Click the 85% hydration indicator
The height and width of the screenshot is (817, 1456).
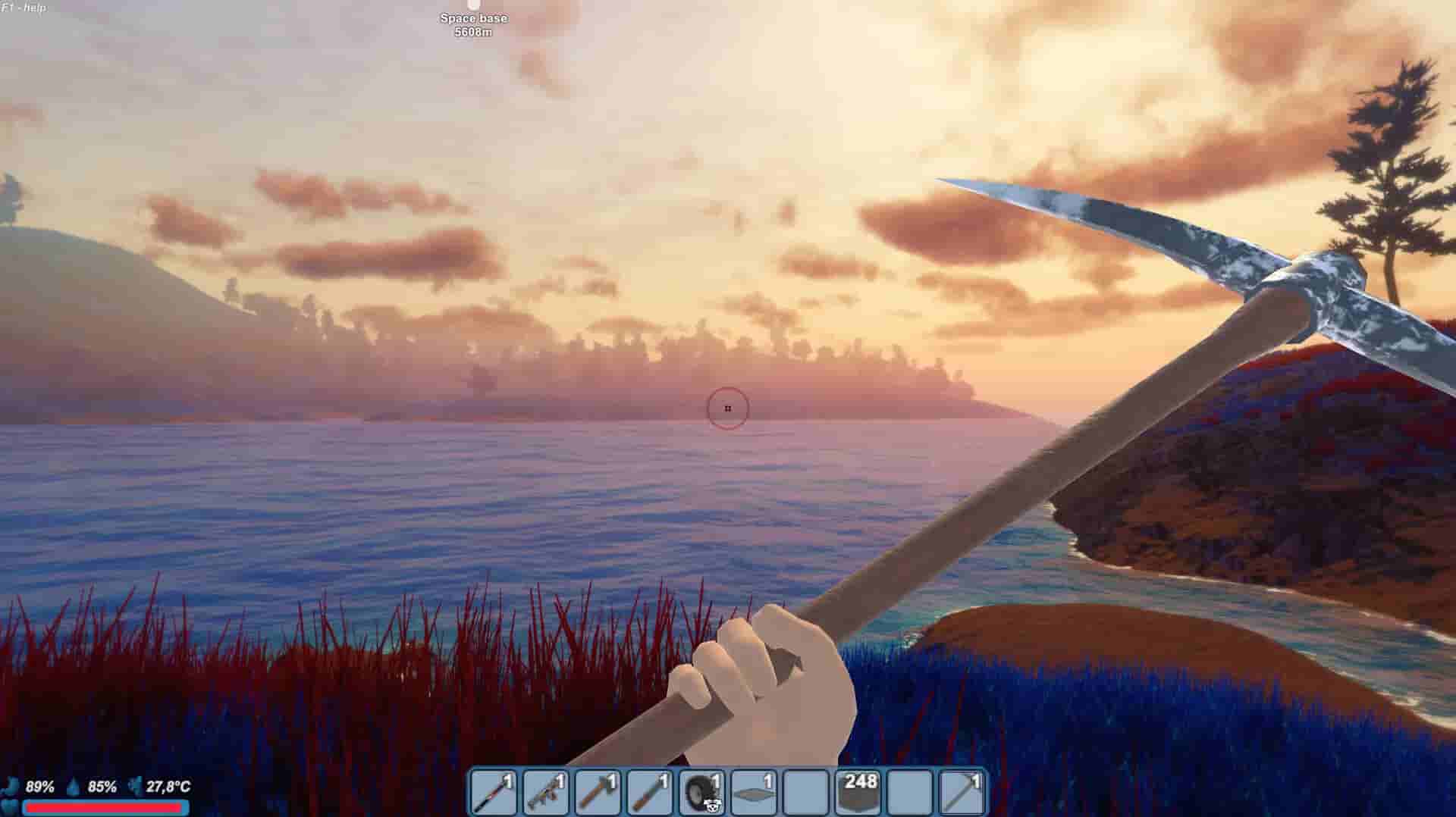[x=101, y=787]
